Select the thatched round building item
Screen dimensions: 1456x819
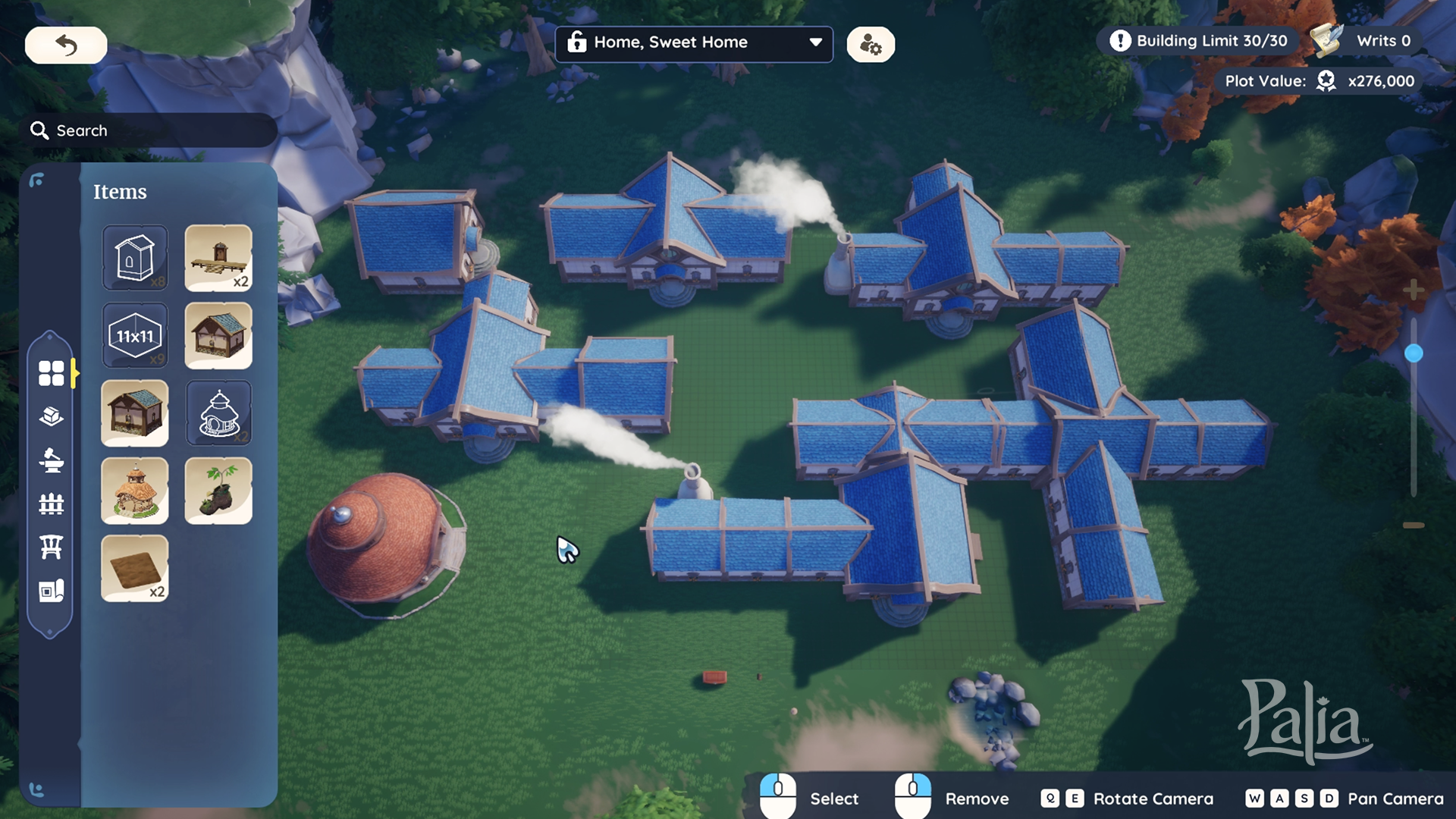[135, 491]
